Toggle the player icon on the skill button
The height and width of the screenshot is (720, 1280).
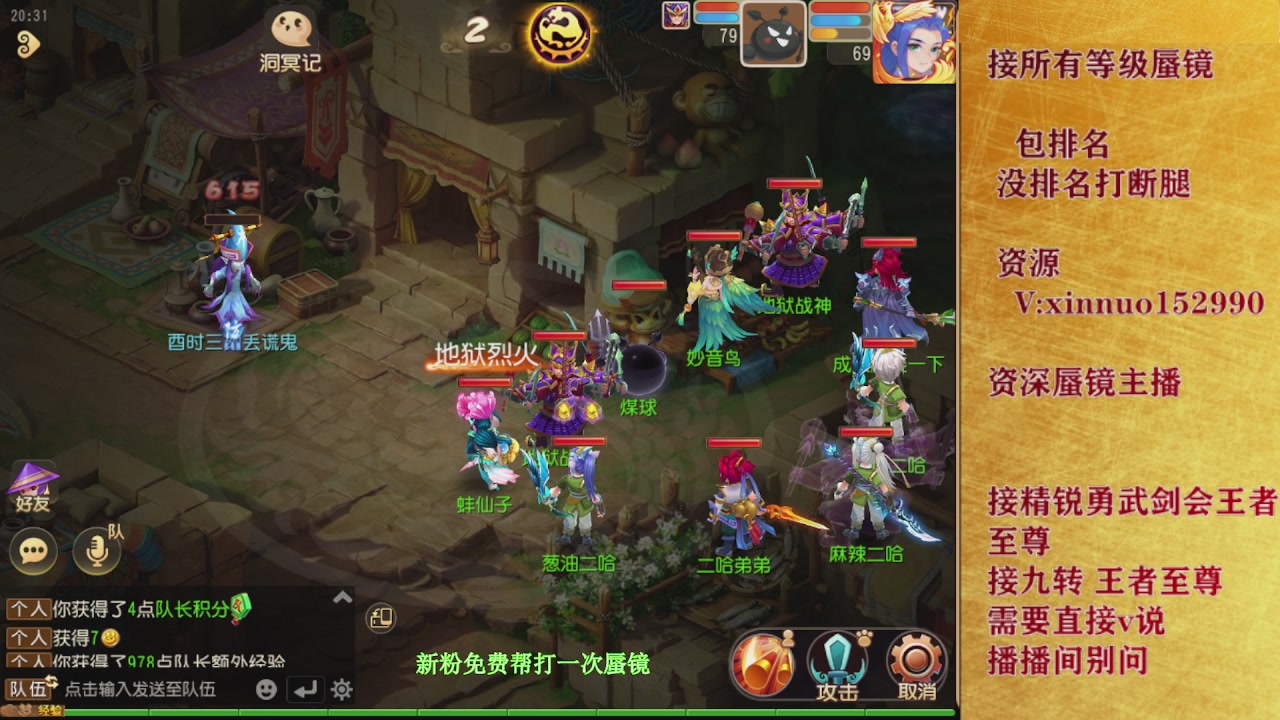790,637
